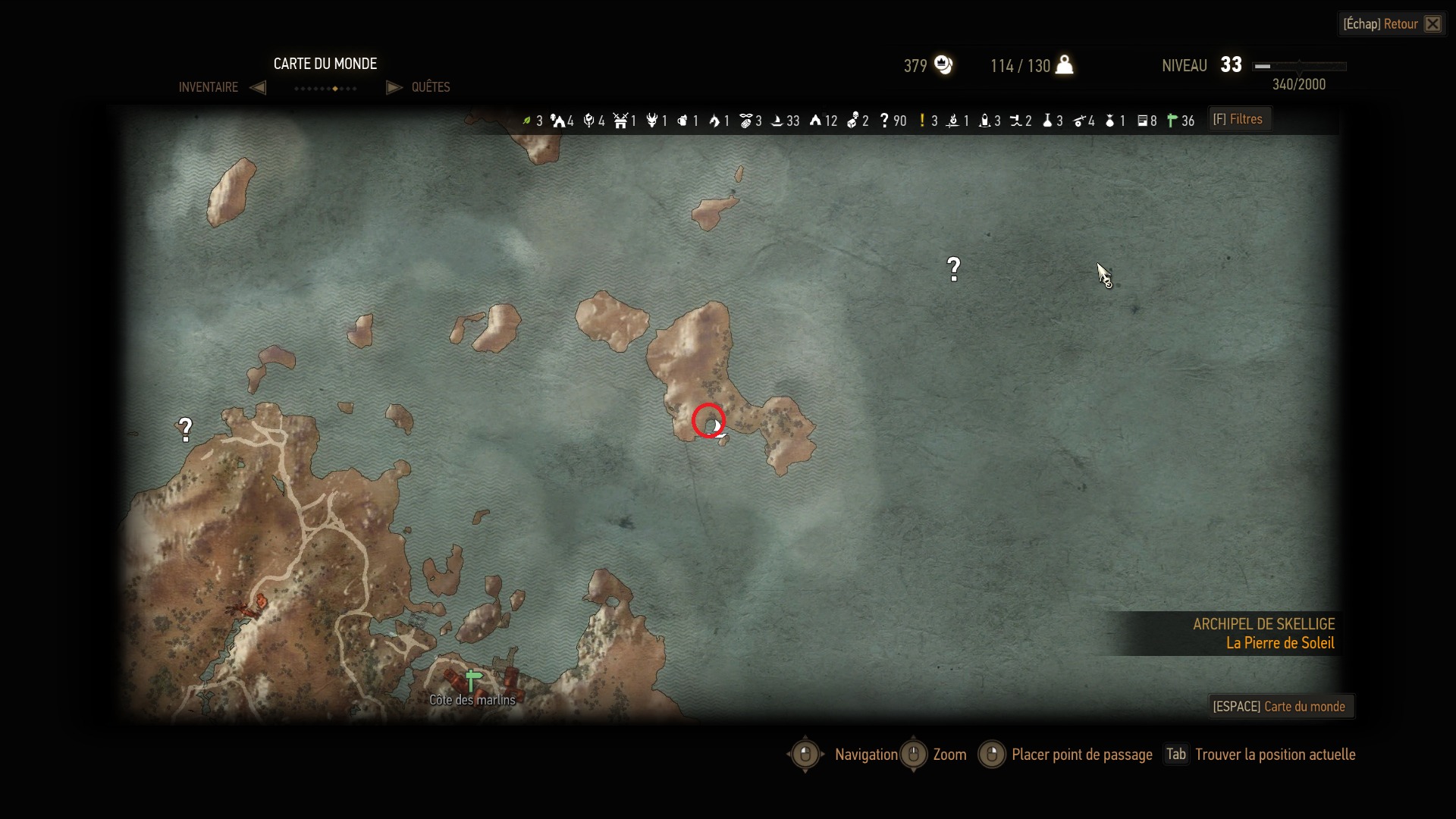Open the Carte du monde overview
Viewport: 1456px width, 819px height.
[x=1279, y=706]
